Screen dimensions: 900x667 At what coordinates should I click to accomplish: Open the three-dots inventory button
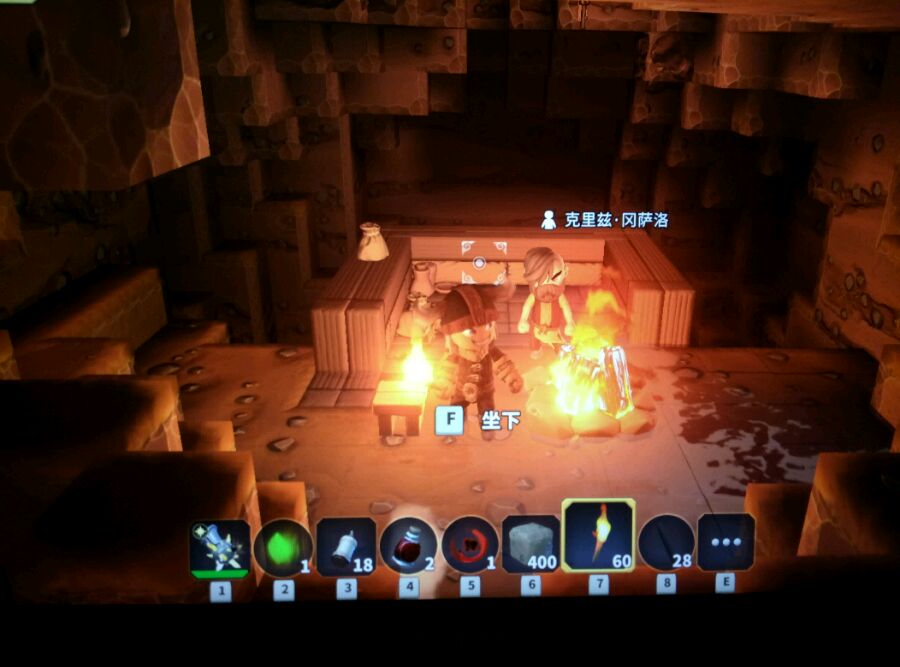(726, 542)
